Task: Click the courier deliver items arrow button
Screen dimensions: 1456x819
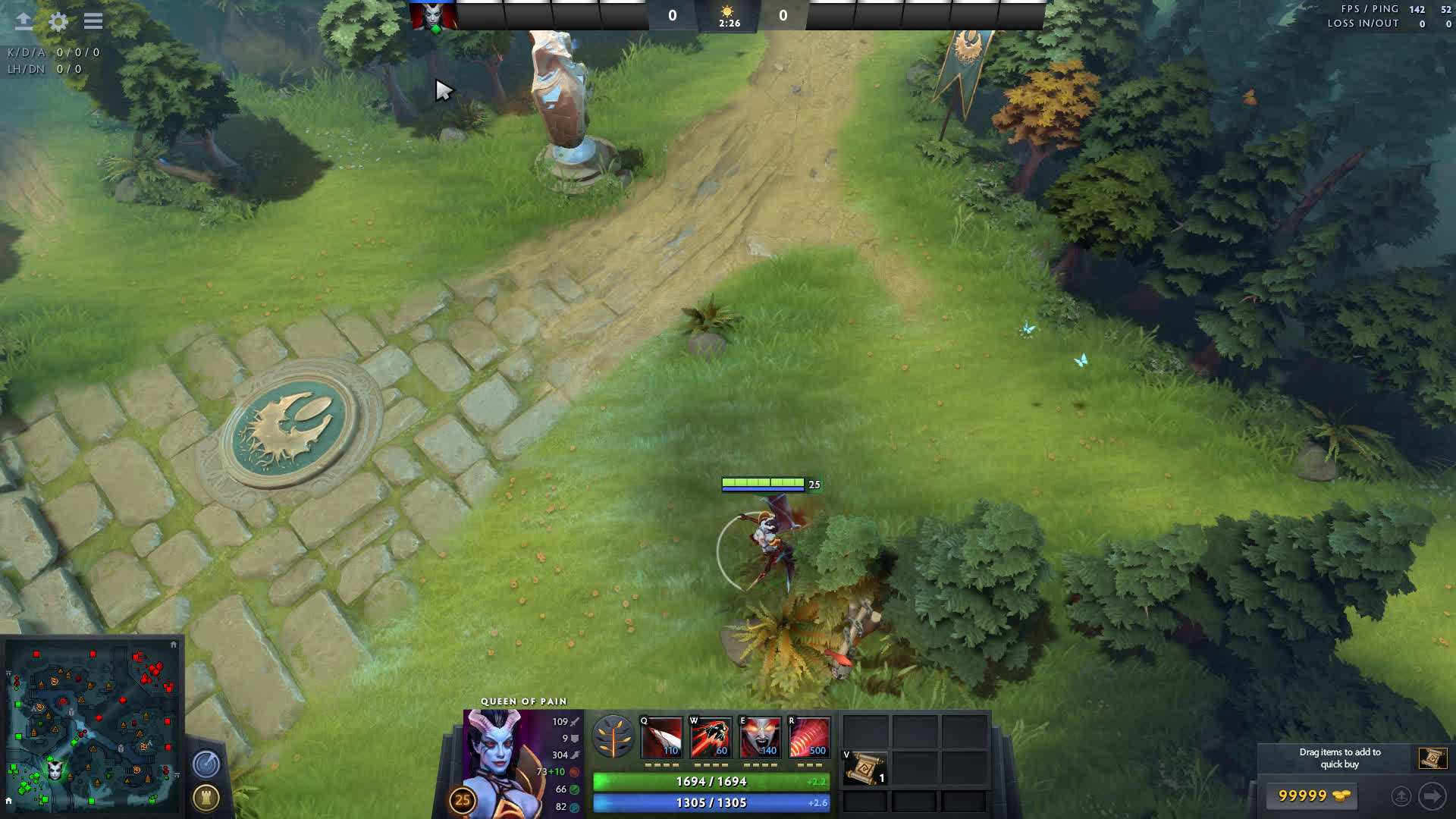Action: (1432, 795)
